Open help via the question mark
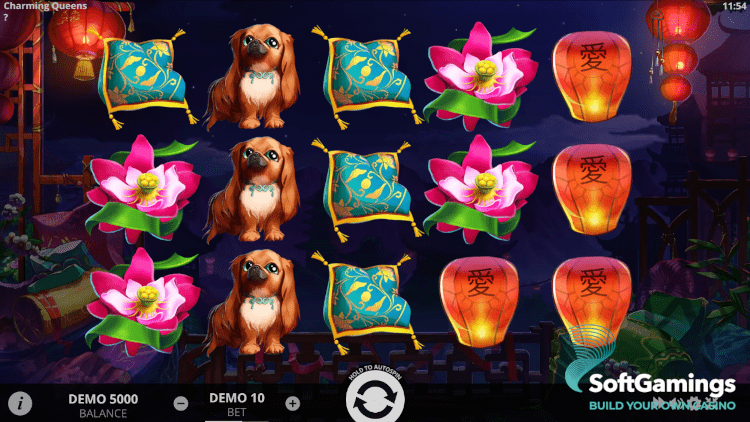Screen dimensions: 750x422 6,17
